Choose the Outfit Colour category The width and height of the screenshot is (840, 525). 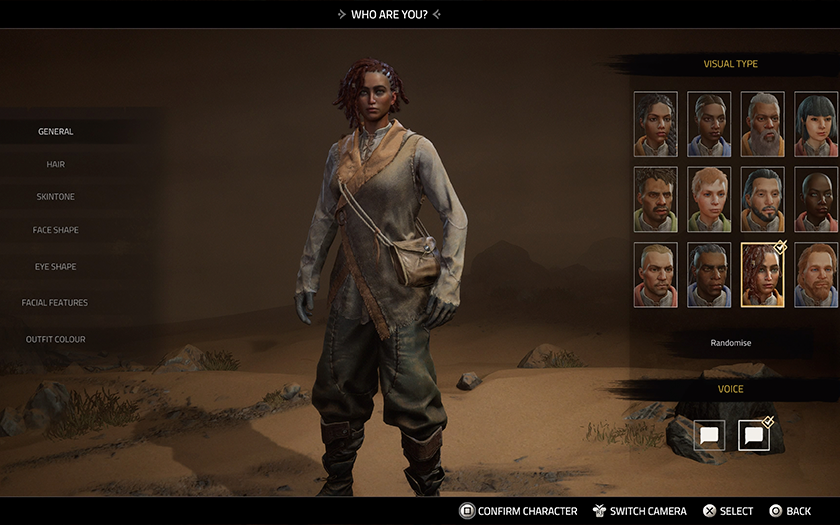click(56, 340)
